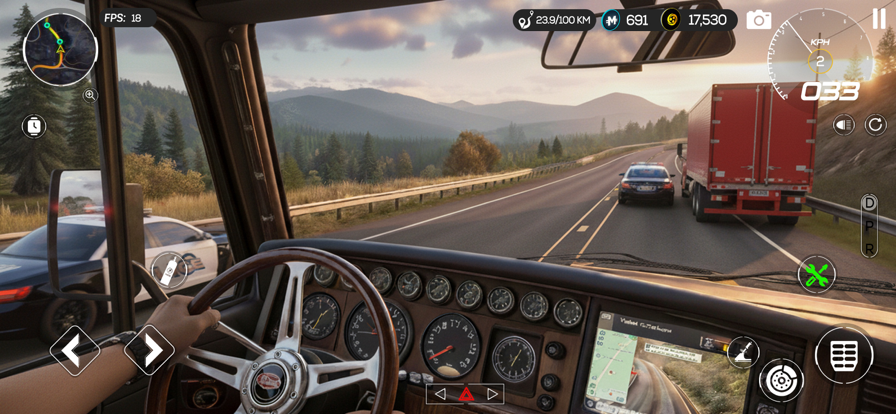This screenshot has height=414, width=896.
Task: Switch on the left turn indicator
Action: [439, 394]
